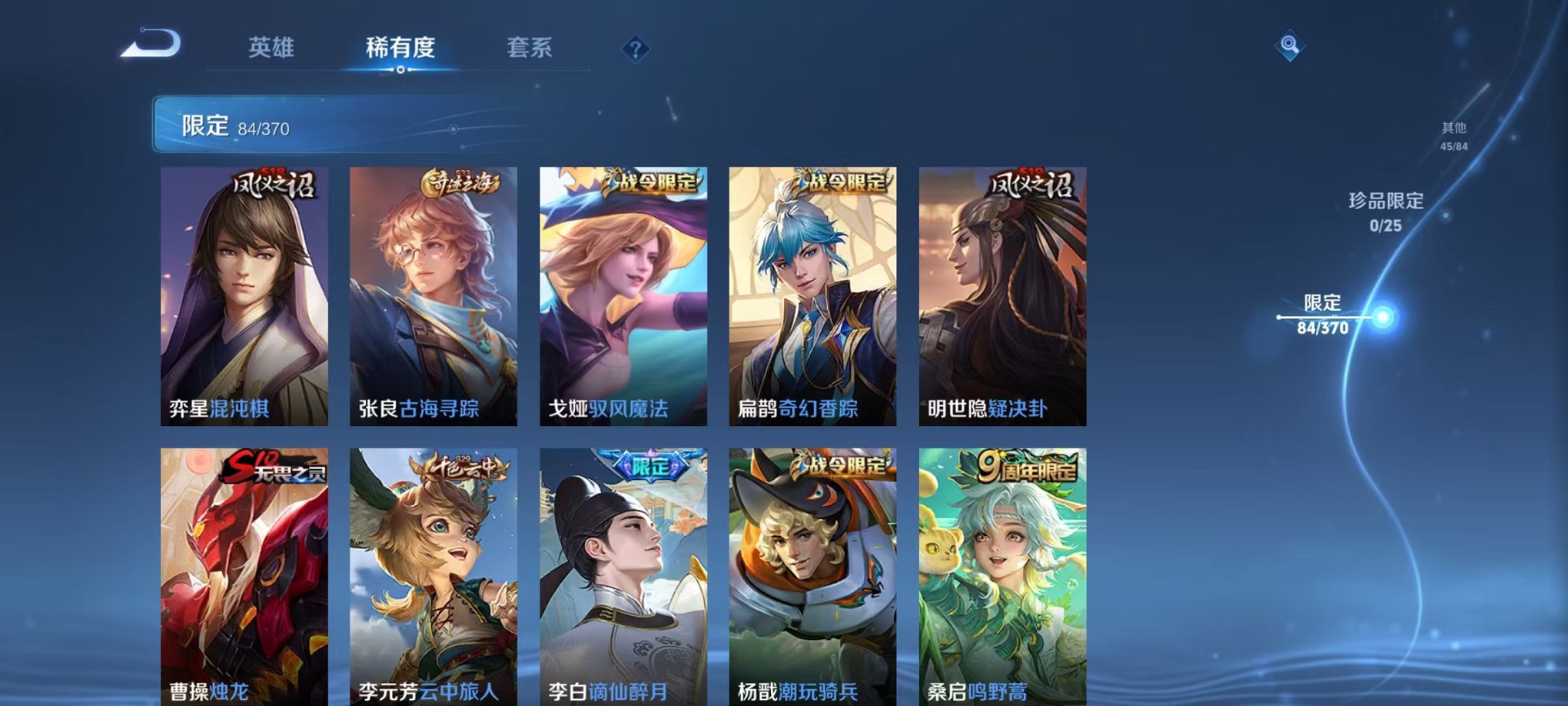1568x706 pixels.
Task: Stay on the 稀有度 tab
Action: (402, 48)
